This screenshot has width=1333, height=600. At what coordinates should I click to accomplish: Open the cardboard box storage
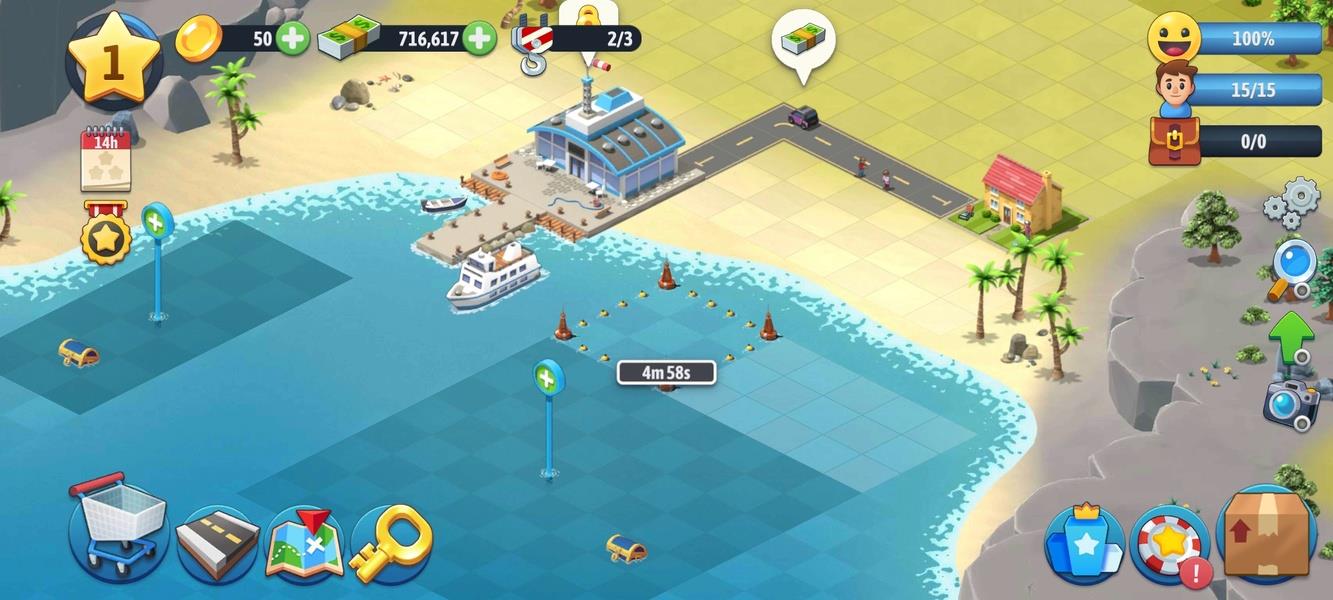tap(1267, 534)
